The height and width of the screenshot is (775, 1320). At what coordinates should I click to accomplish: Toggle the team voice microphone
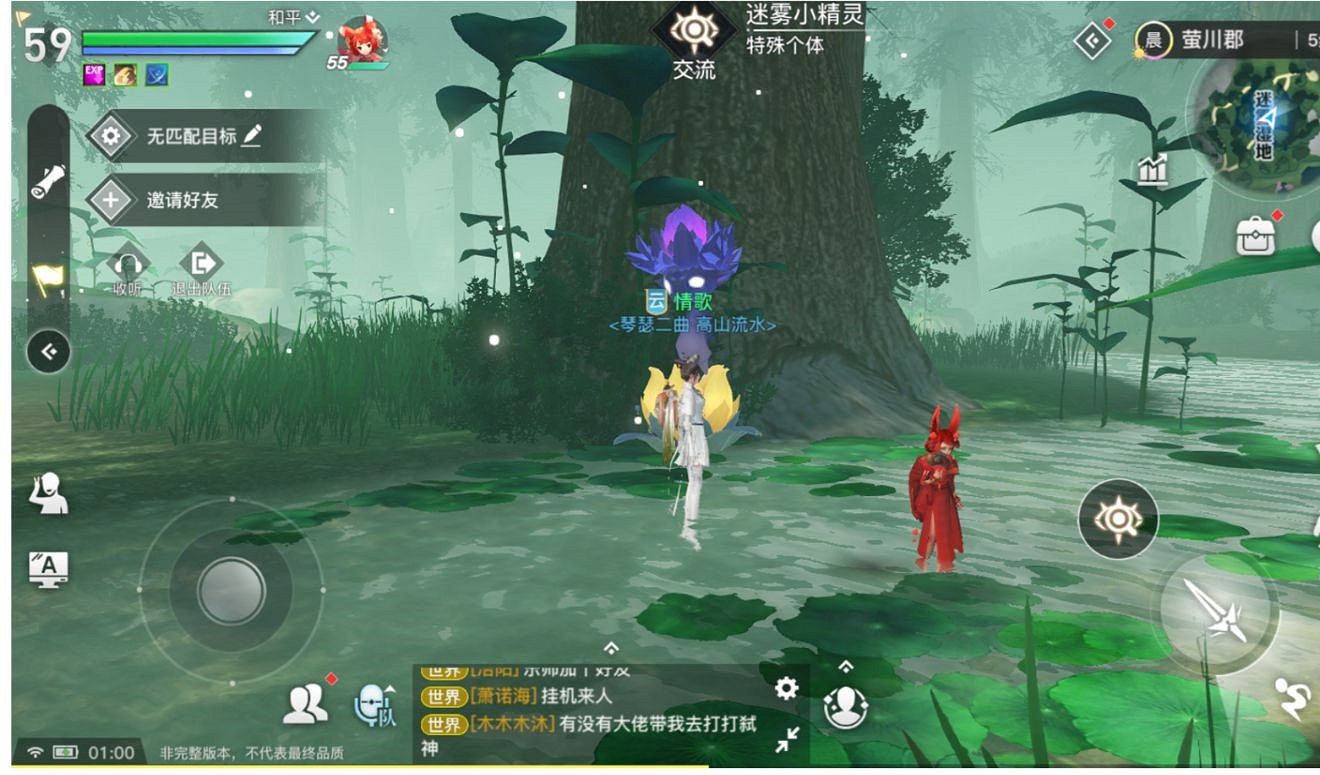371,704
